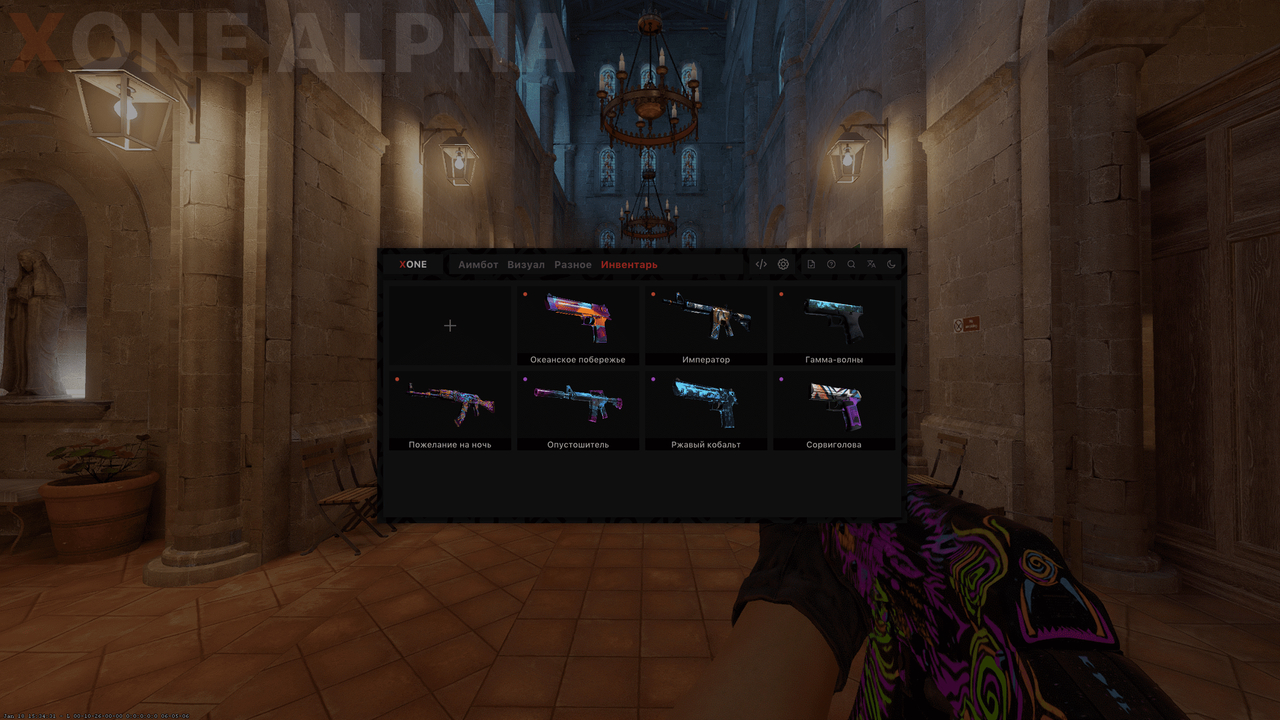
Task: Click the XONE logo in the menu
Action: [413, 264]
